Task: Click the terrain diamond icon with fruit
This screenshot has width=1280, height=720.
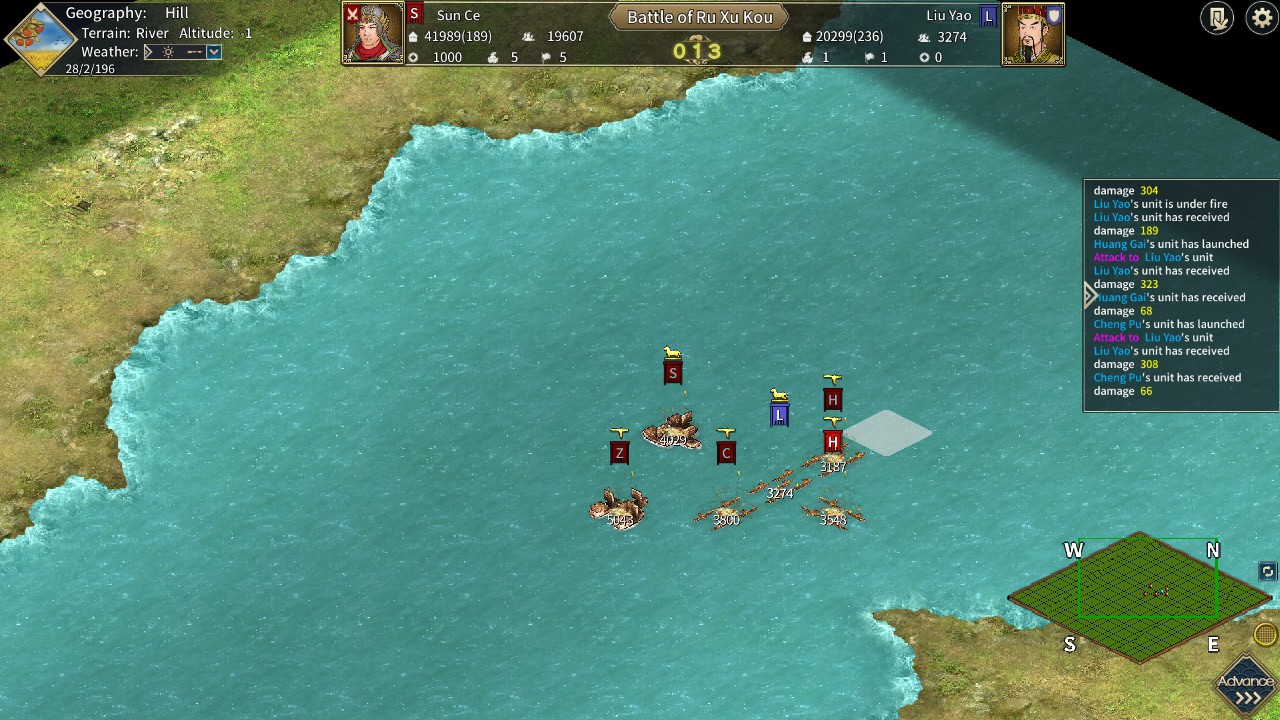Action: point(41,40)
